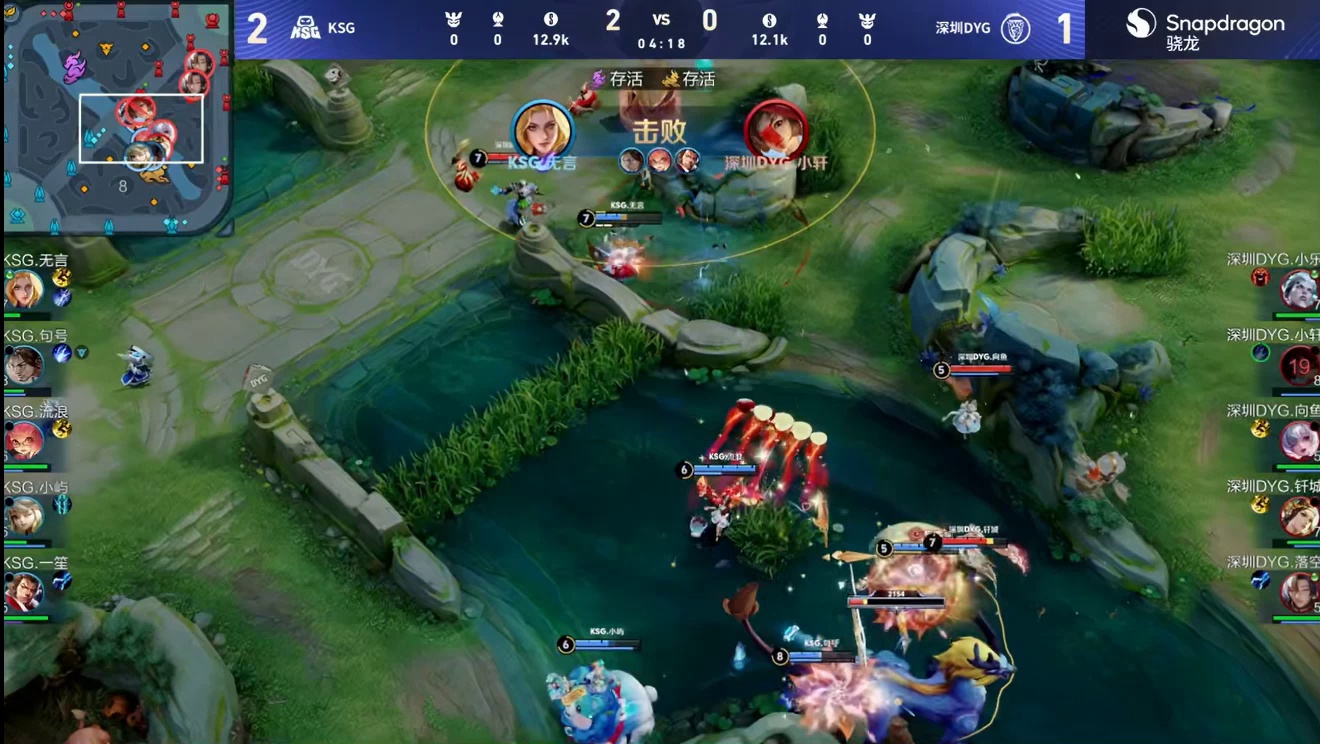Click the 深圳DYG team logo in scoreboard
The height and width of the screenshot is (744, 1320).
pos(1015,28)
